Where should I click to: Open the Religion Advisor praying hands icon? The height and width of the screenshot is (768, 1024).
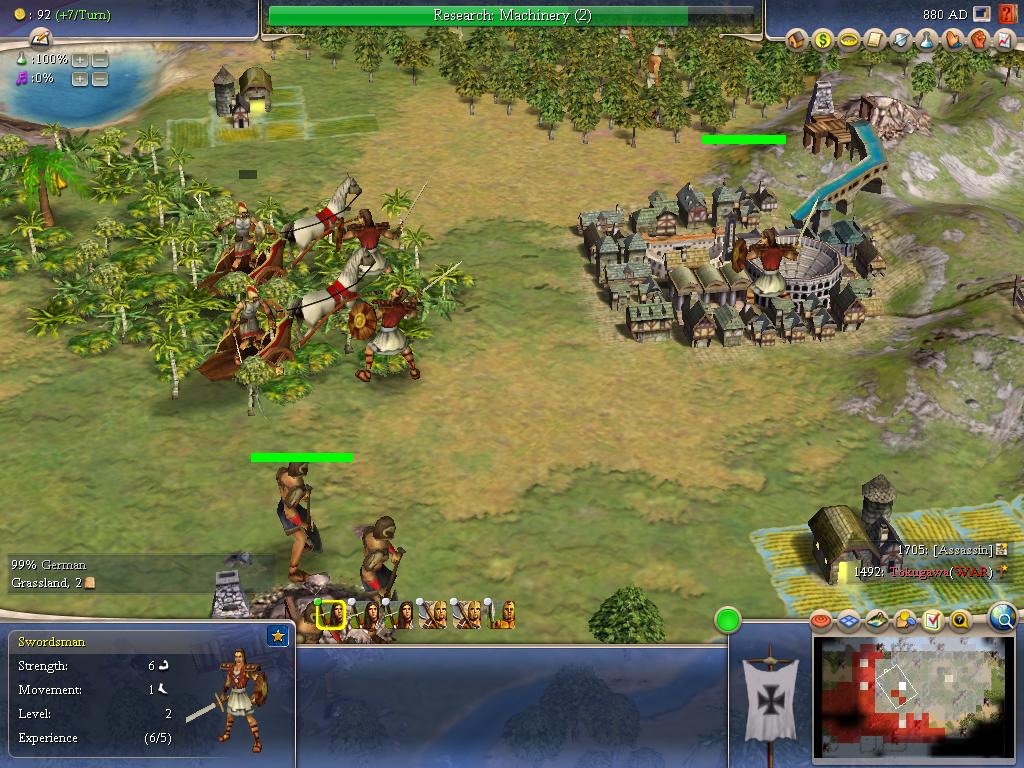pos(953,40)
